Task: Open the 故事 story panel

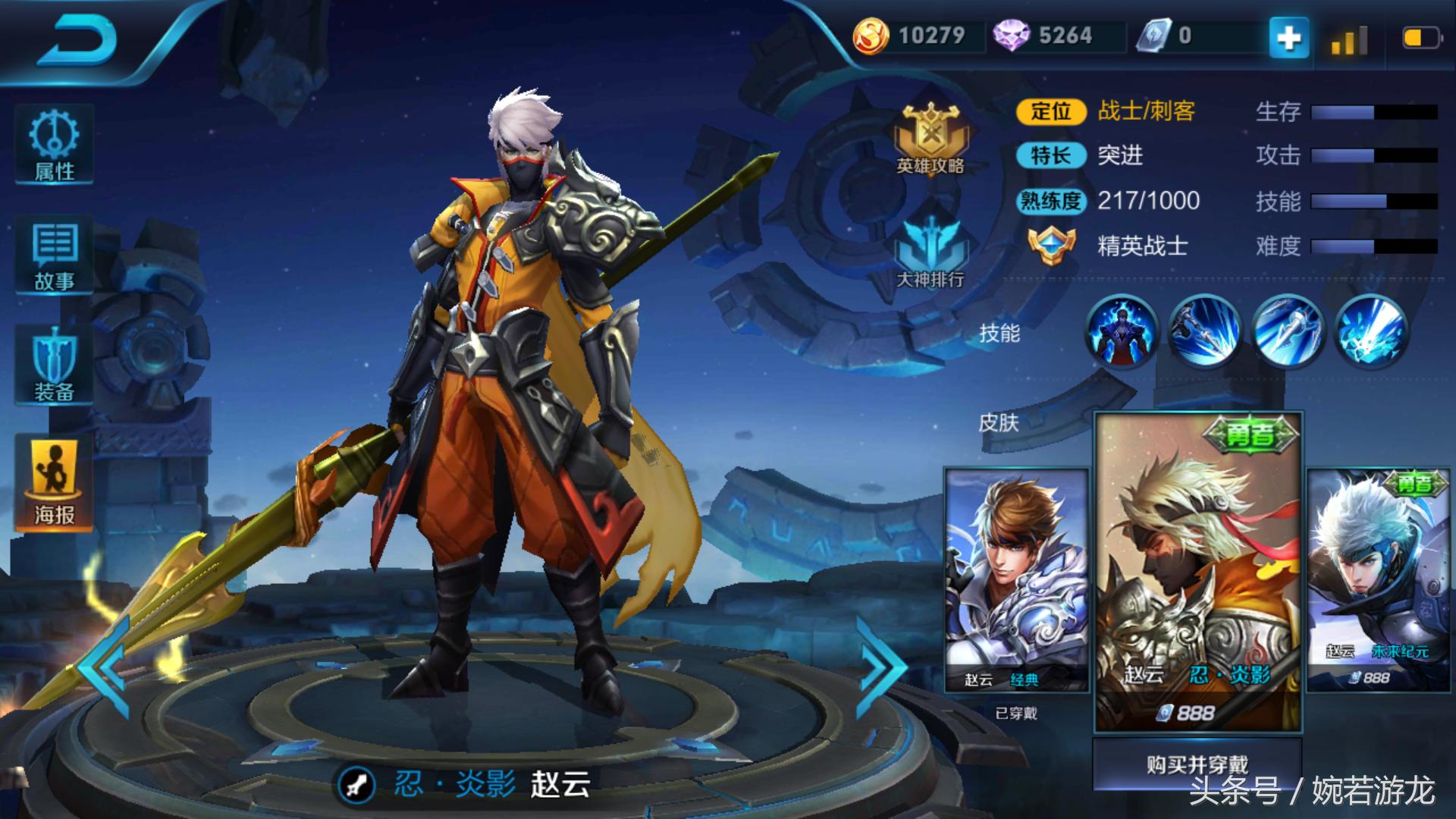Action: 54,256
